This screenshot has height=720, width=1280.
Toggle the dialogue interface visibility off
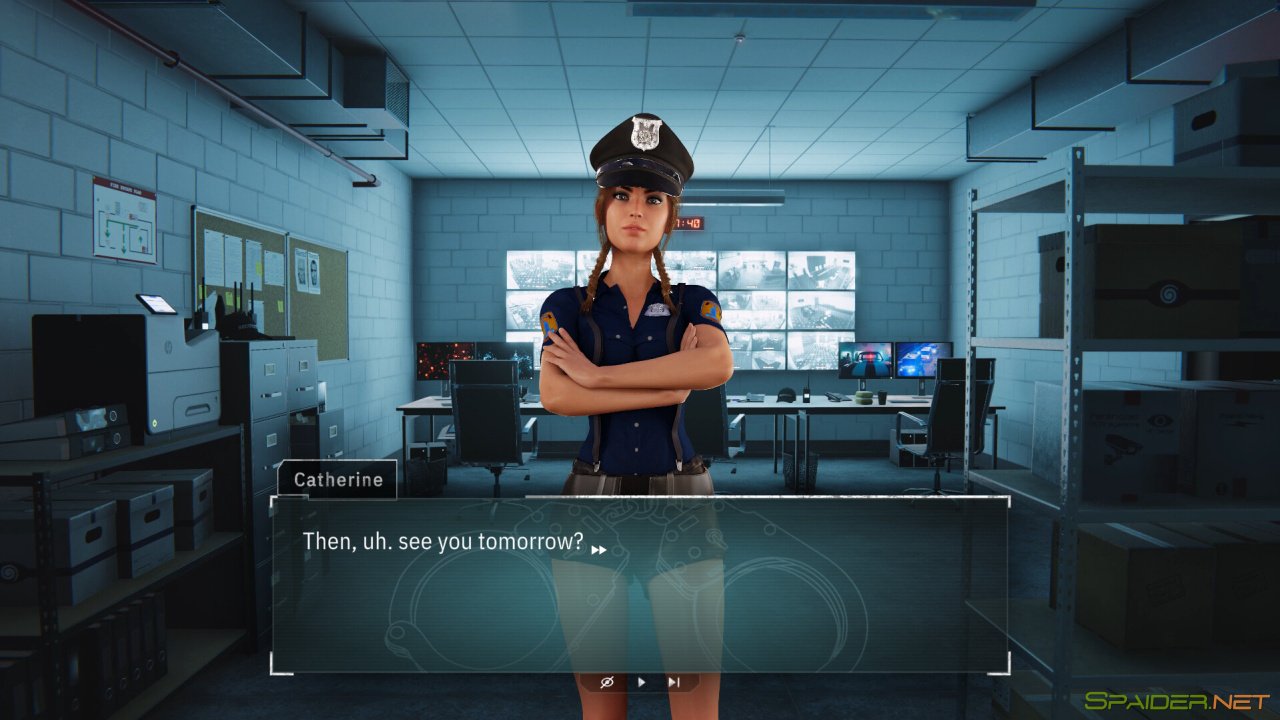tap(607, 682)
